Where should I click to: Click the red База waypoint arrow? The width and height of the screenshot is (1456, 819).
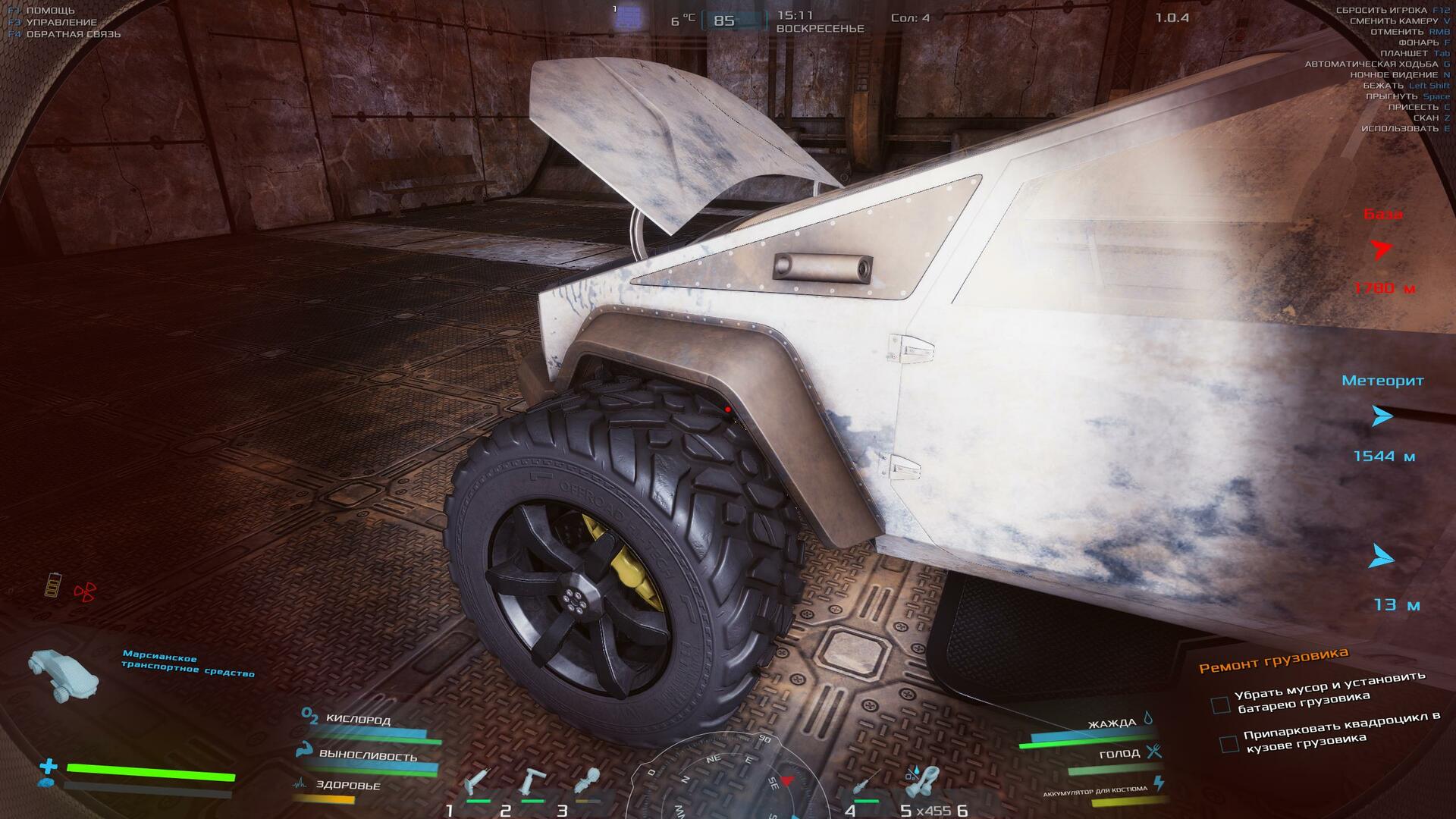tap(1382, 249)
